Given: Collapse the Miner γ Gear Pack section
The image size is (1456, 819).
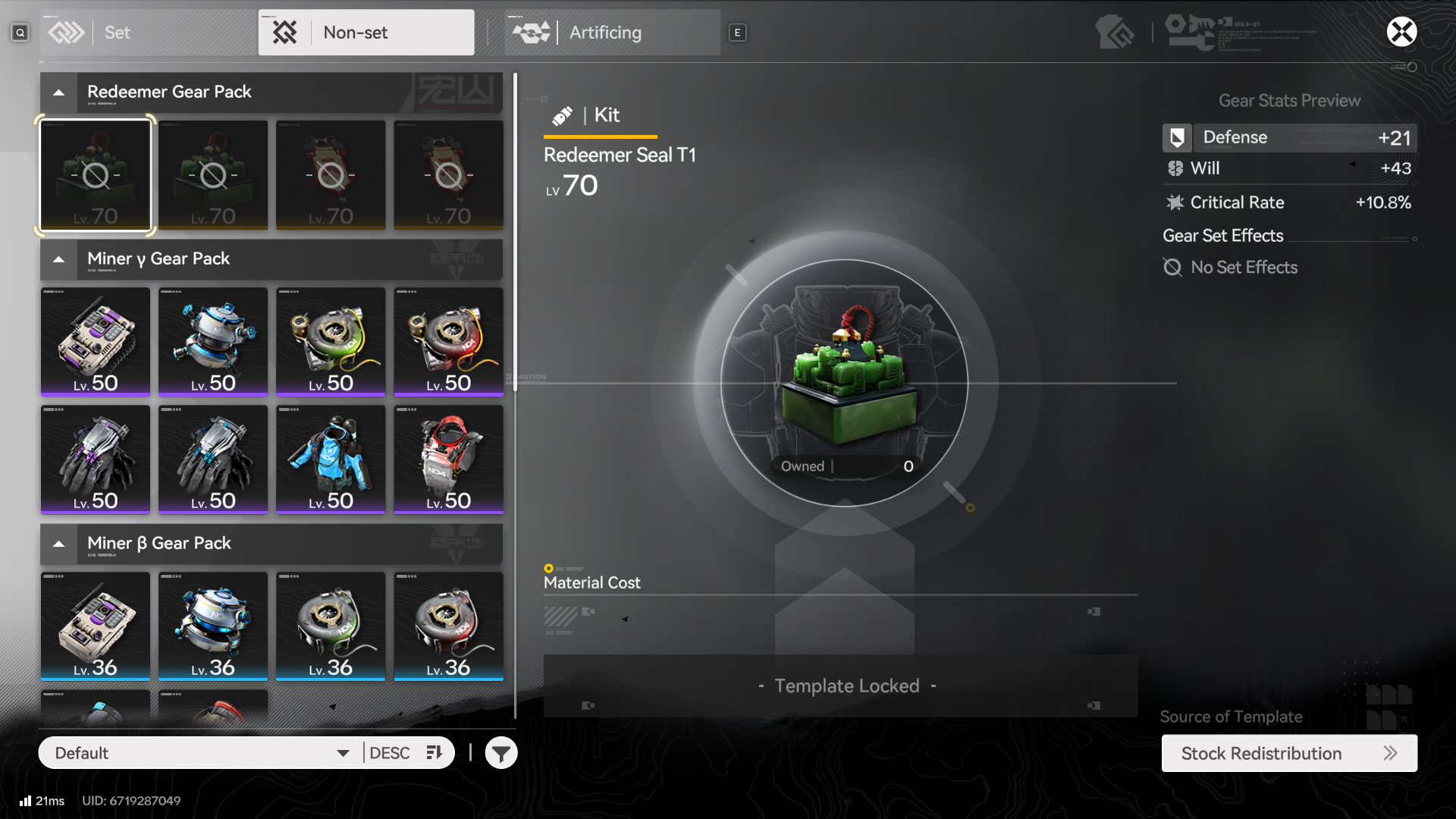Looking at the screenshot, I should coord(59,259).
